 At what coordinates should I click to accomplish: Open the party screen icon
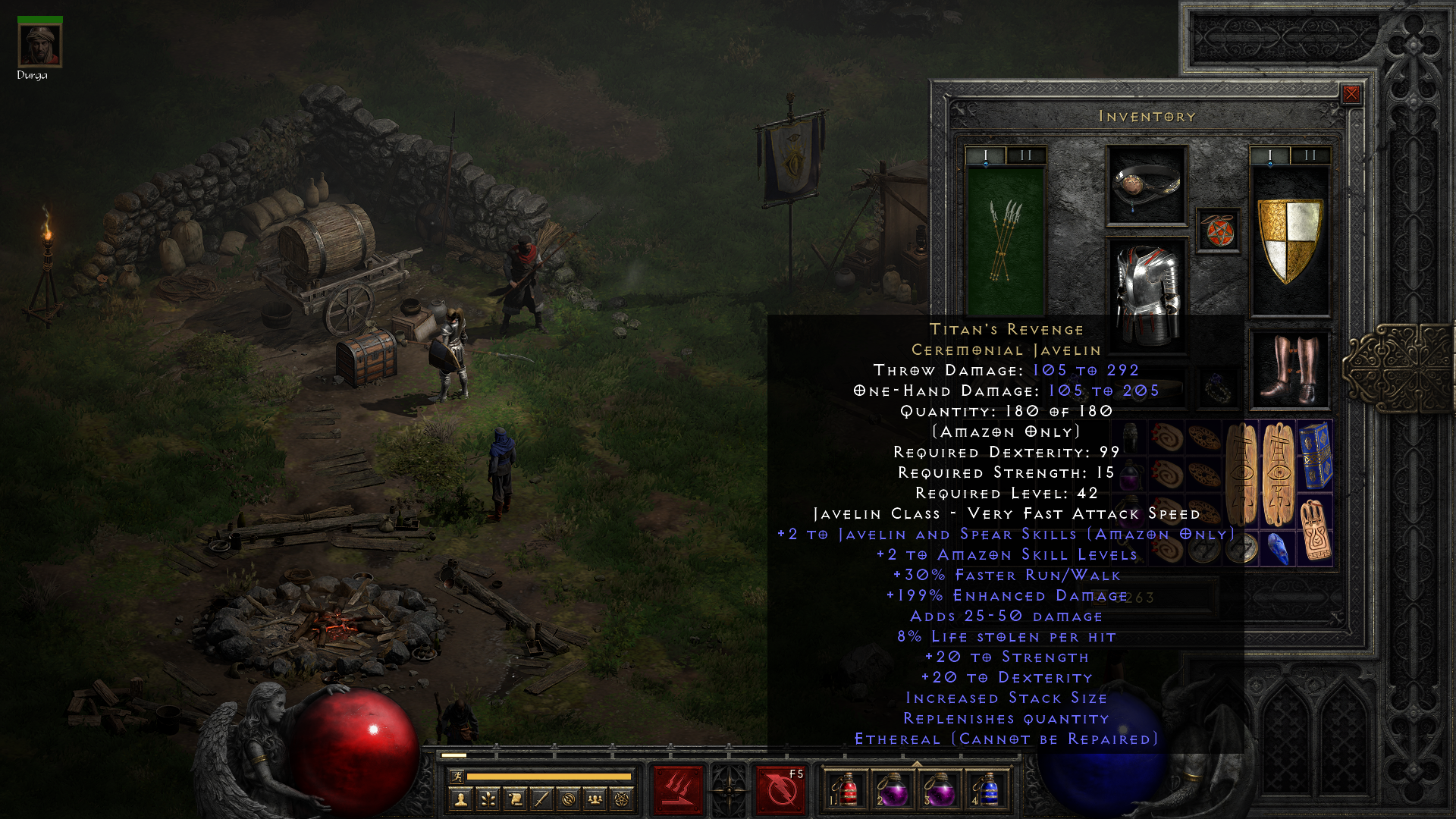point(595,799)
